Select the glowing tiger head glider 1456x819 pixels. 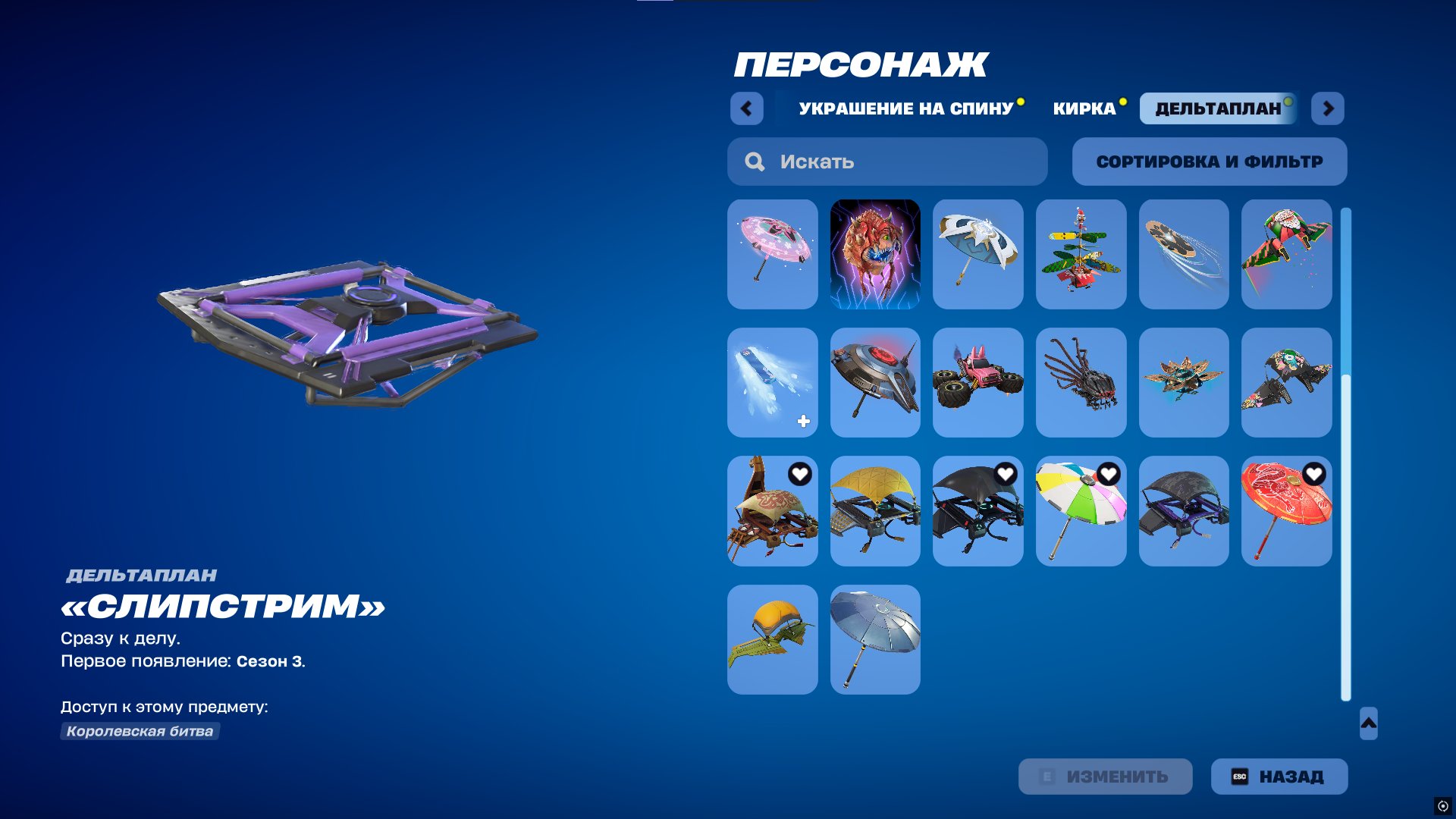click(875, 254)
